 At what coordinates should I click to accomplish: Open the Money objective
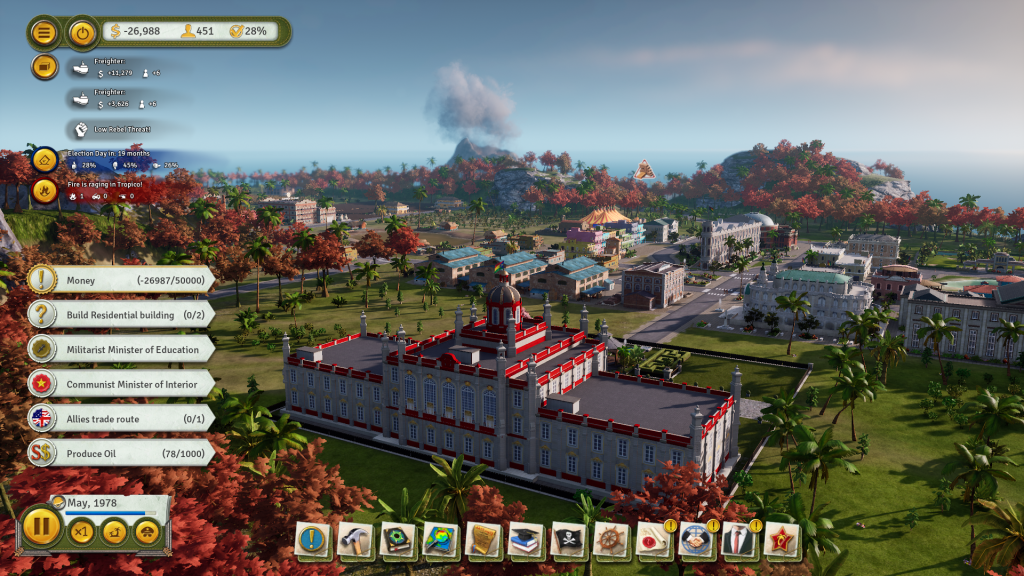(x=120, y=279)
